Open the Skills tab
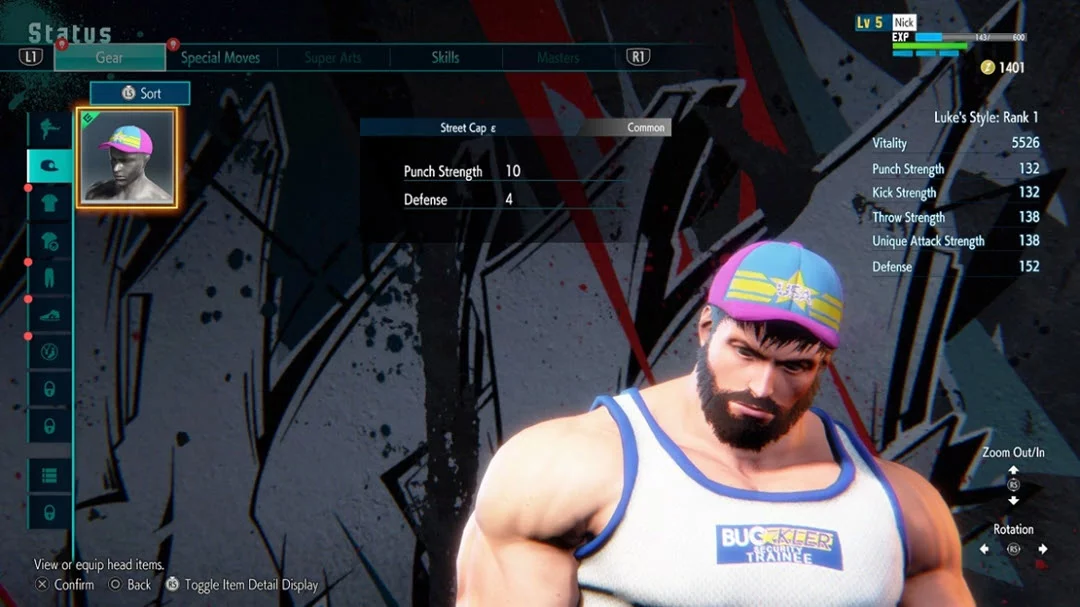This screenshot has height=607, width=1080. tap(445, 58)
